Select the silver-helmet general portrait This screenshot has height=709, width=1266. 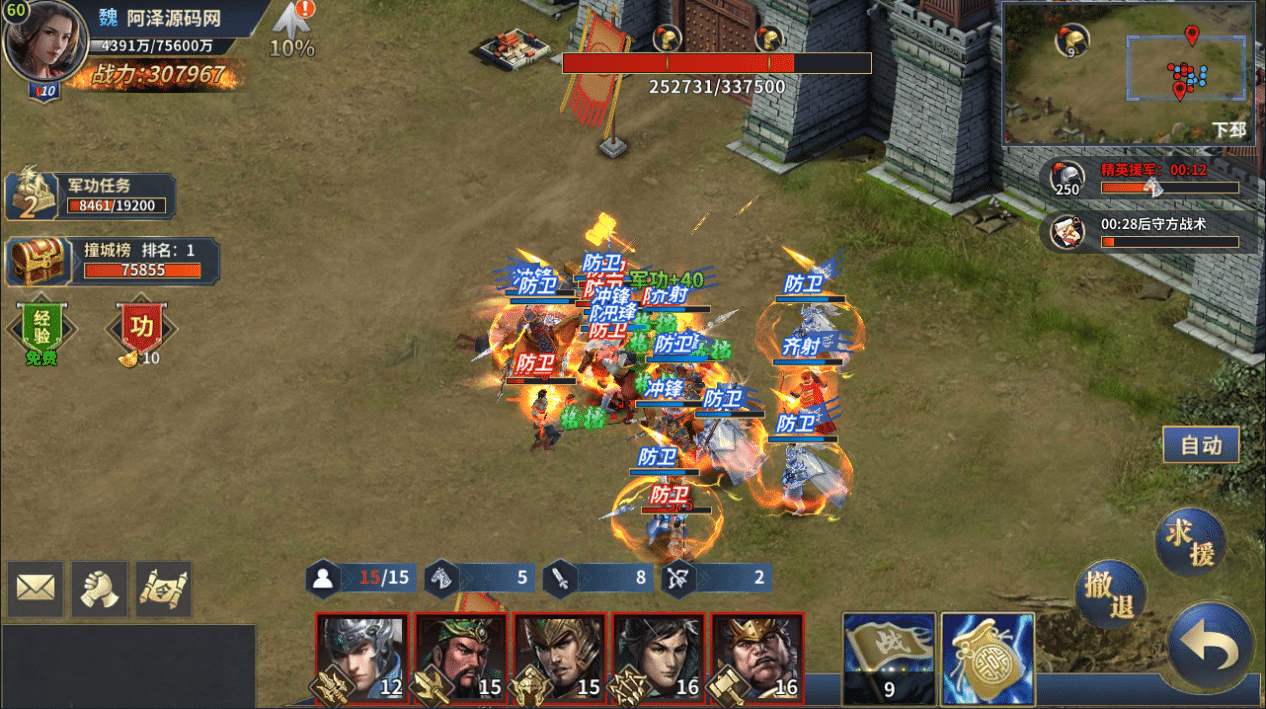click(362, 657)
